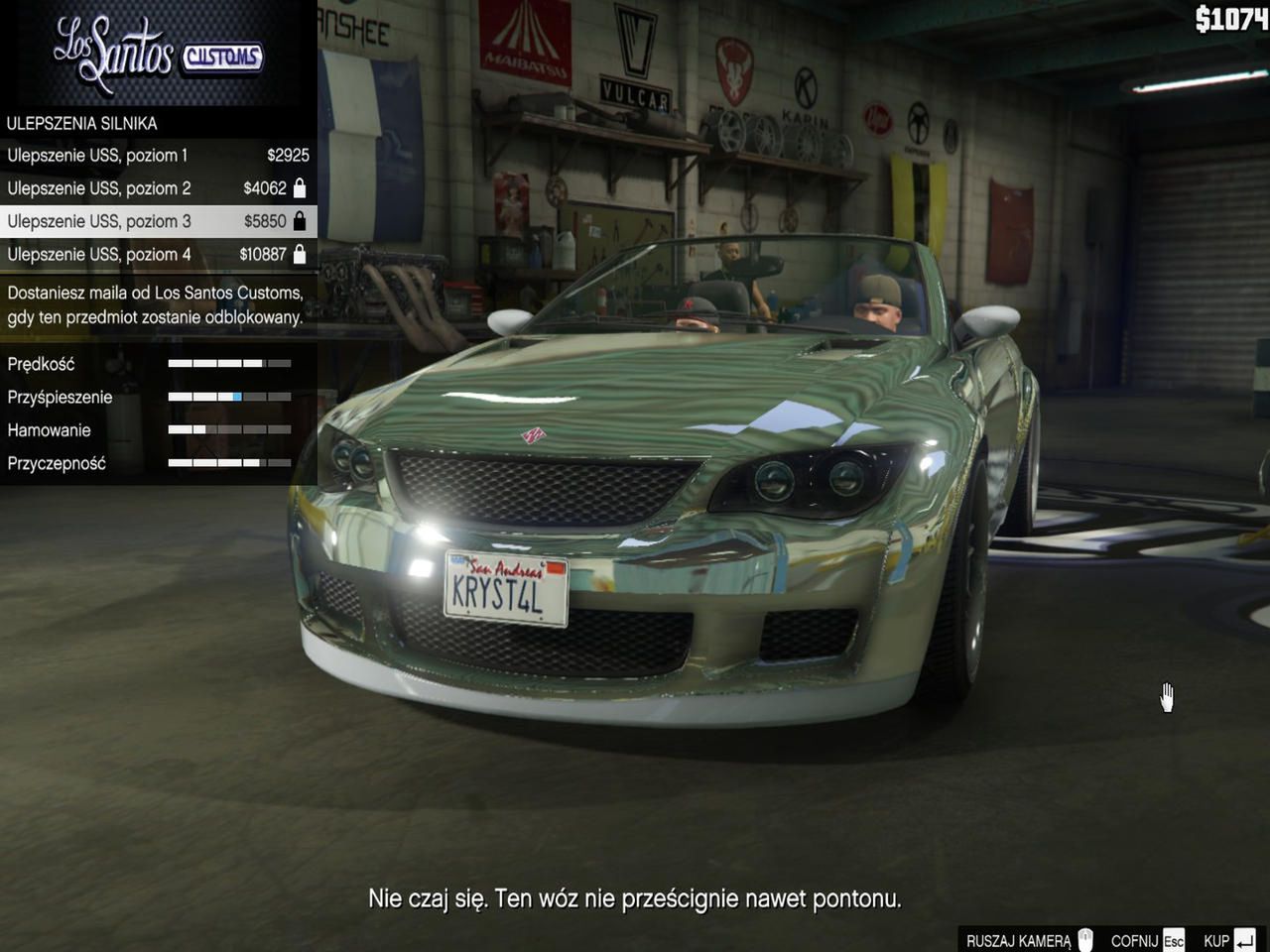
Task: Click the Przyczepność stat bar
Action: coord(229,462)
